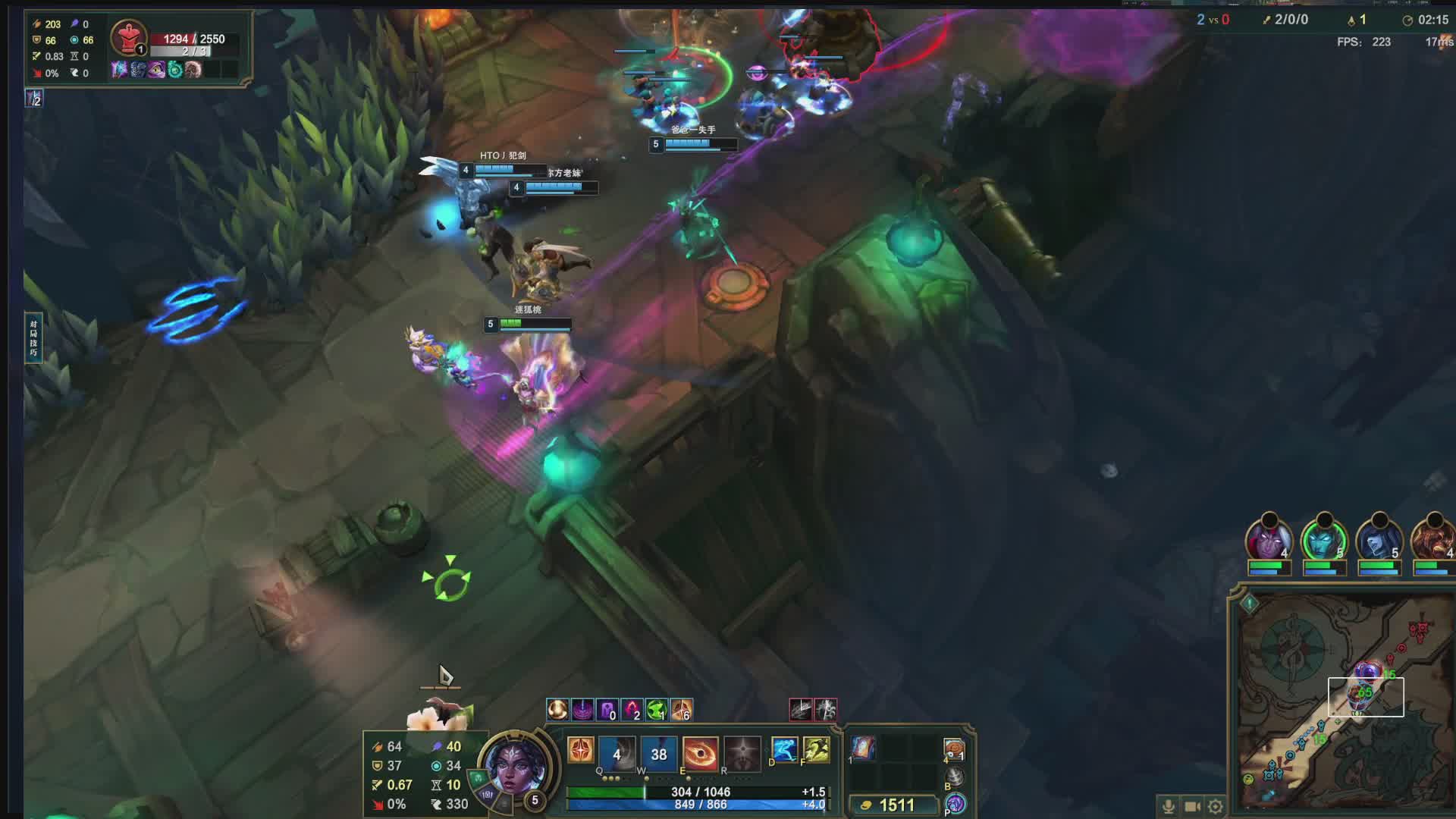This screenshot has height=819, width=1456.
Task: Select the green-ringed teal ally portrait
Action: [1323, 540]
